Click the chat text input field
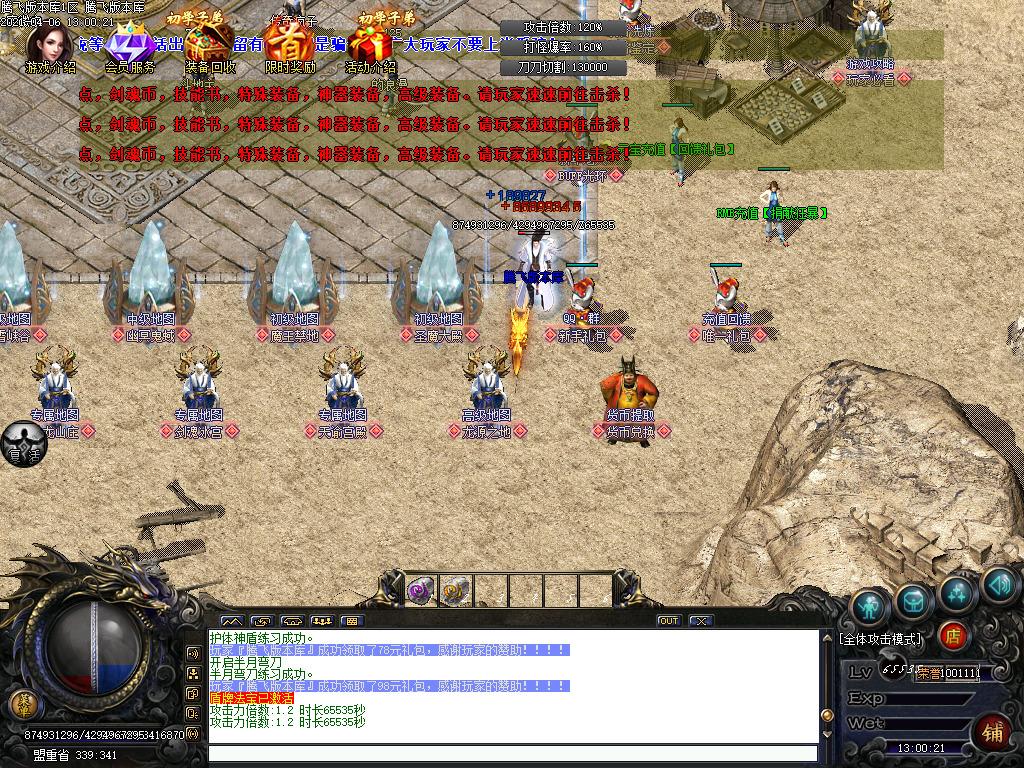1024x768 pixels. [x=510, y=754]
